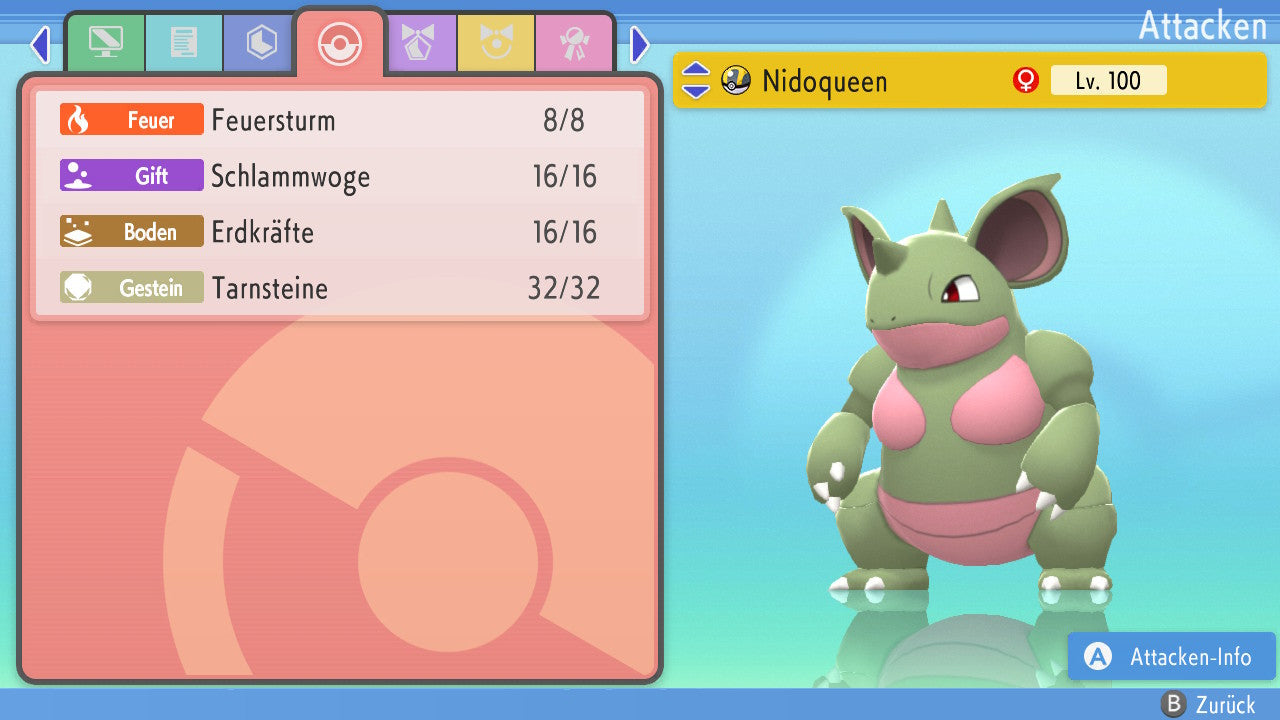The width and height of the screenshot is (1280, 720).
Task: Select the Feuersturm fire move
Action: coord(340,120)
